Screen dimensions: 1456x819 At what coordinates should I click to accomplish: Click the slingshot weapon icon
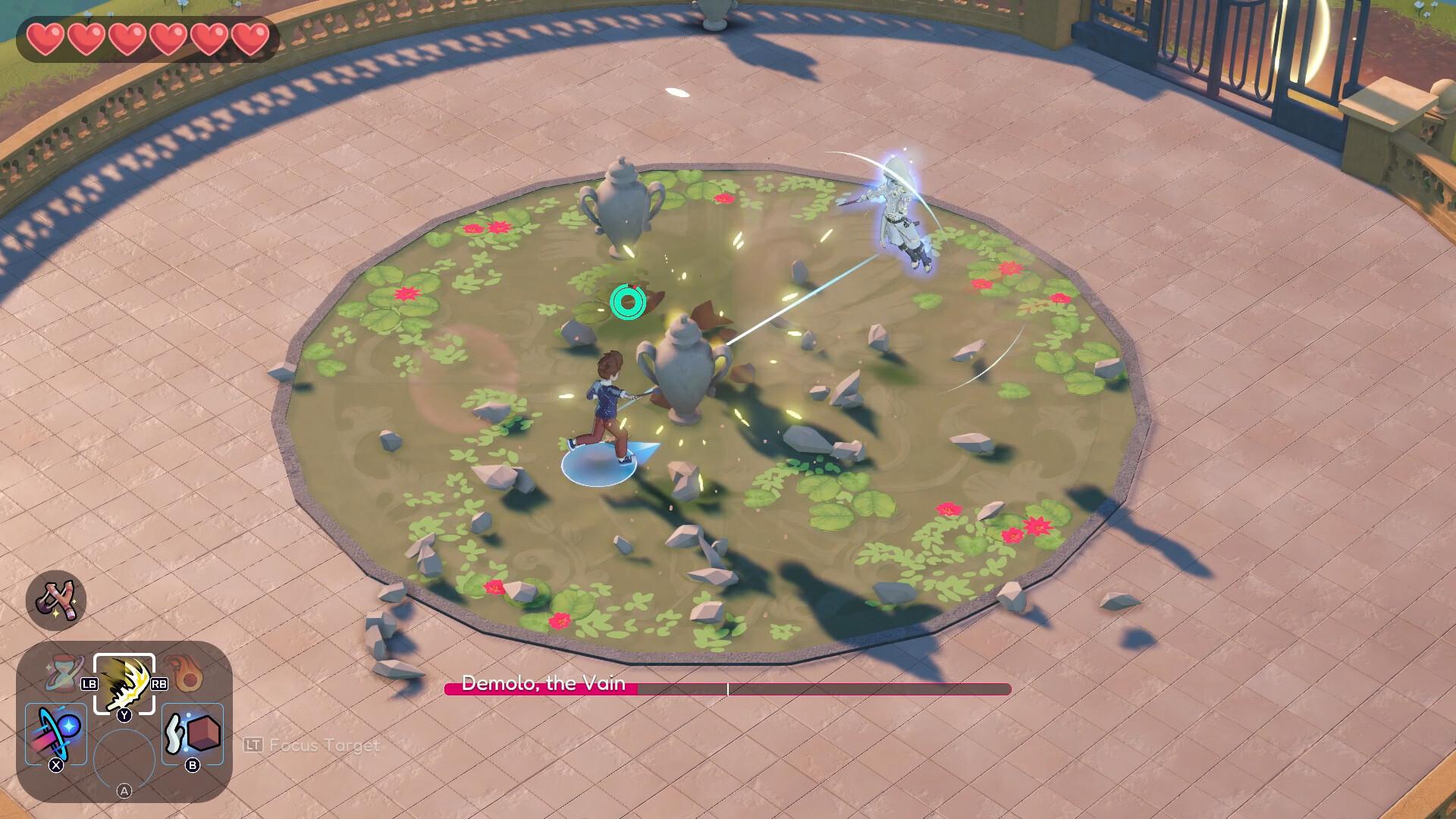coord(57,599)
